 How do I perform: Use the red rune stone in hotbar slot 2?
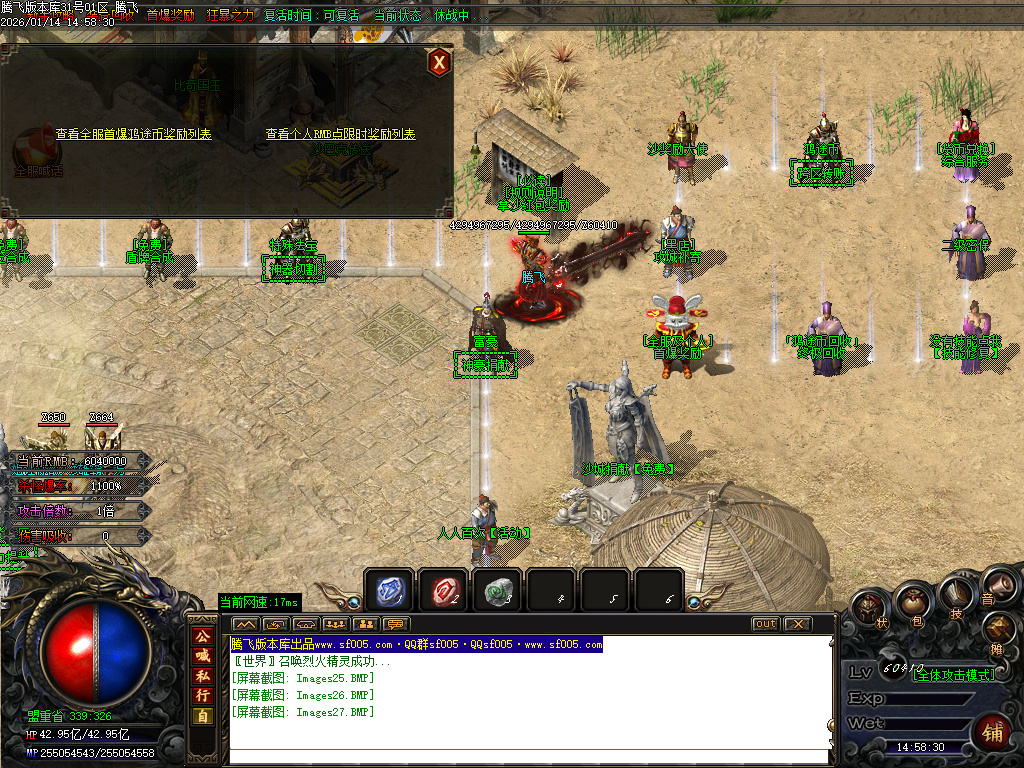pos(443,591)
